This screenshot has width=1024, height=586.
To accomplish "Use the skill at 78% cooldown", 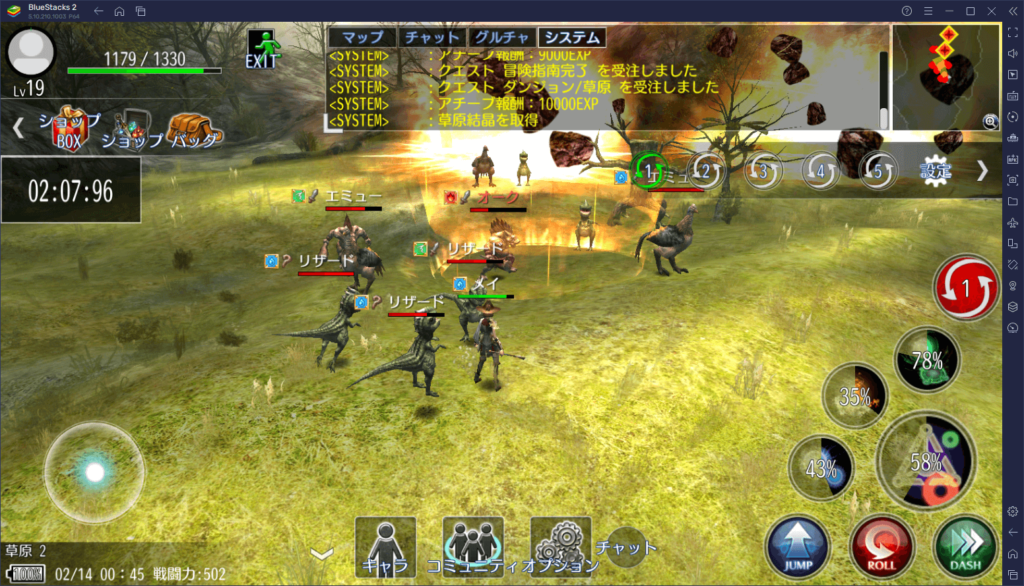I will [927, 359].
